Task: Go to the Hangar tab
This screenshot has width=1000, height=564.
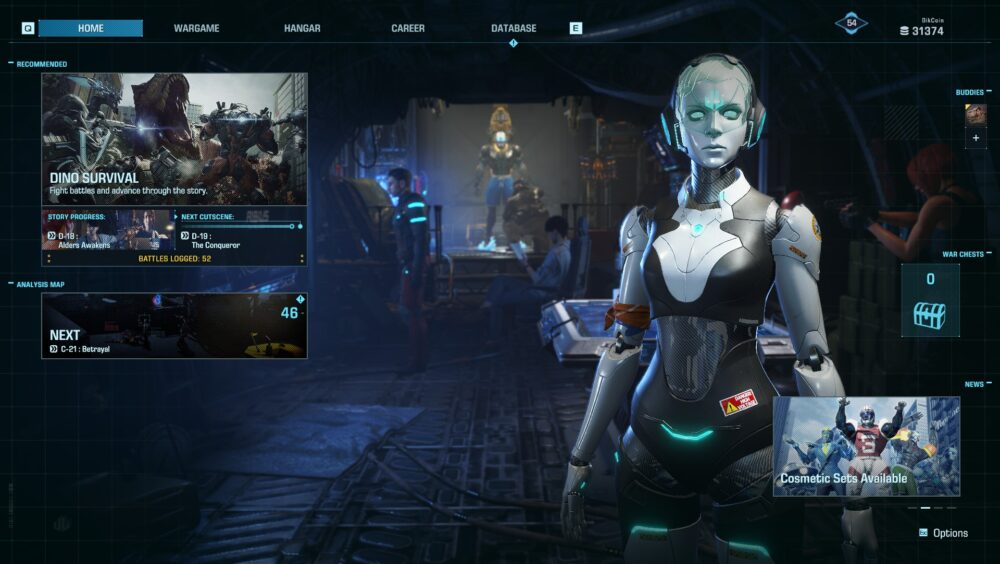Action: pos(302,28)
